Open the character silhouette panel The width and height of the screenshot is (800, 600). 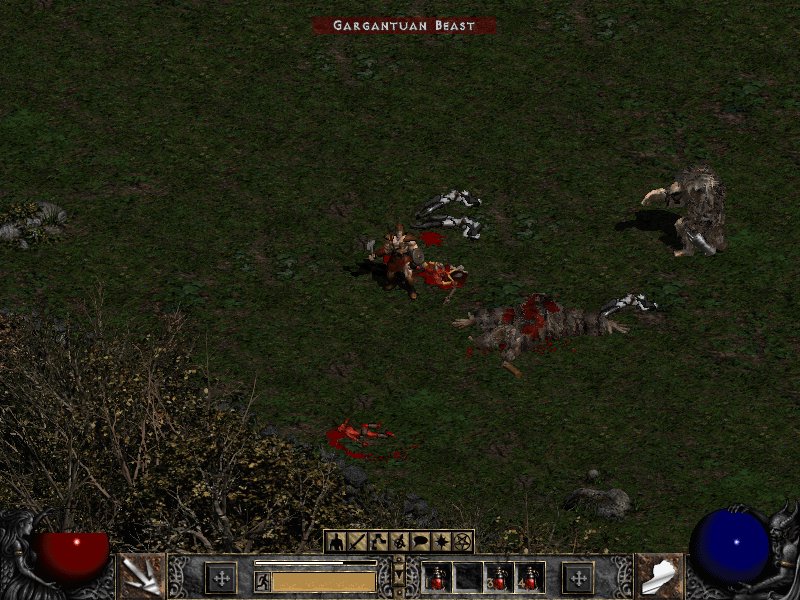[x=335, y=541]
